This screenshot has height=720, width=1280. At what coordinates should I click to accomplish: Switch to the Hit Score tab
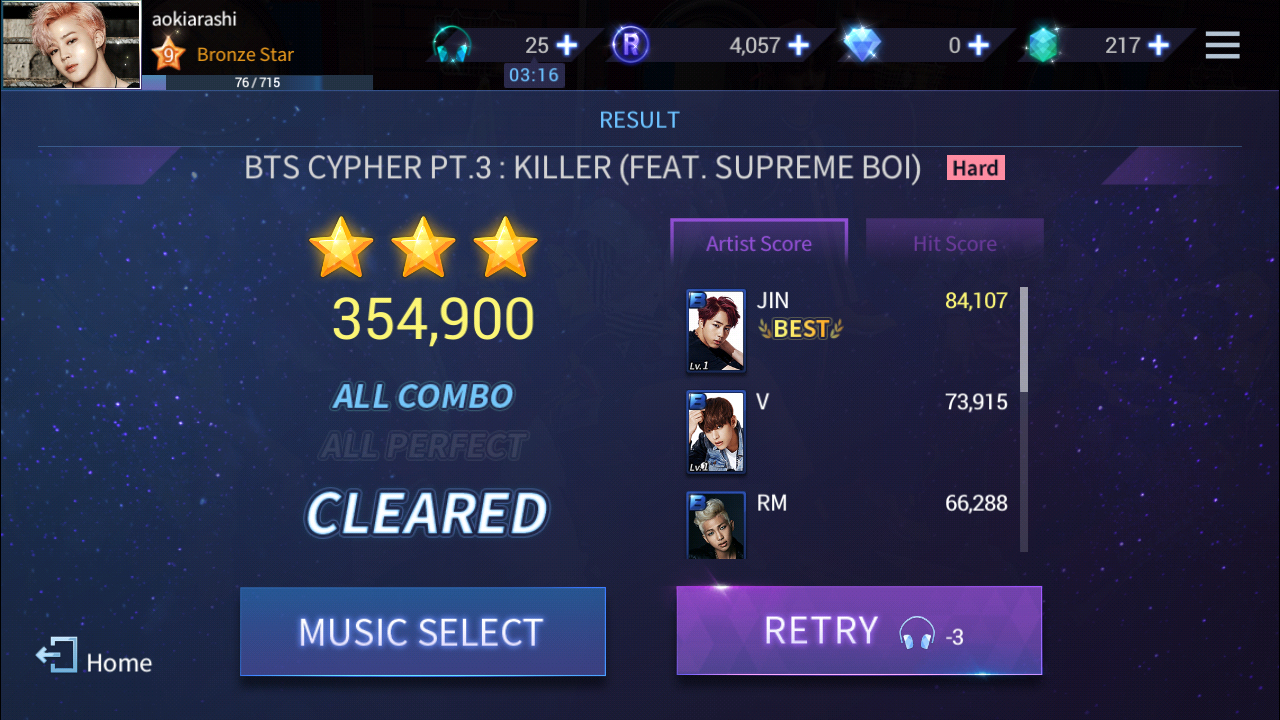(x=954, y=243)
